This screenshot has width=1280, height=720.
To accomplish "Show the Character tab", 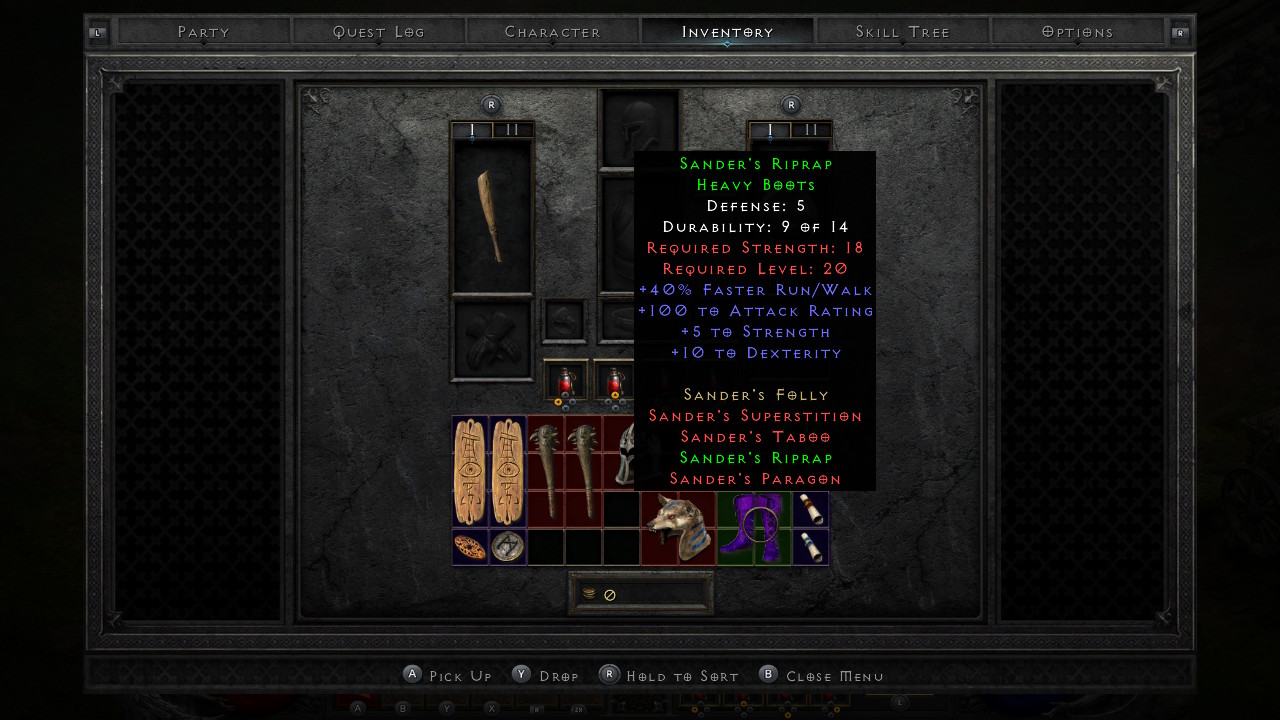I will click(553, 32).
